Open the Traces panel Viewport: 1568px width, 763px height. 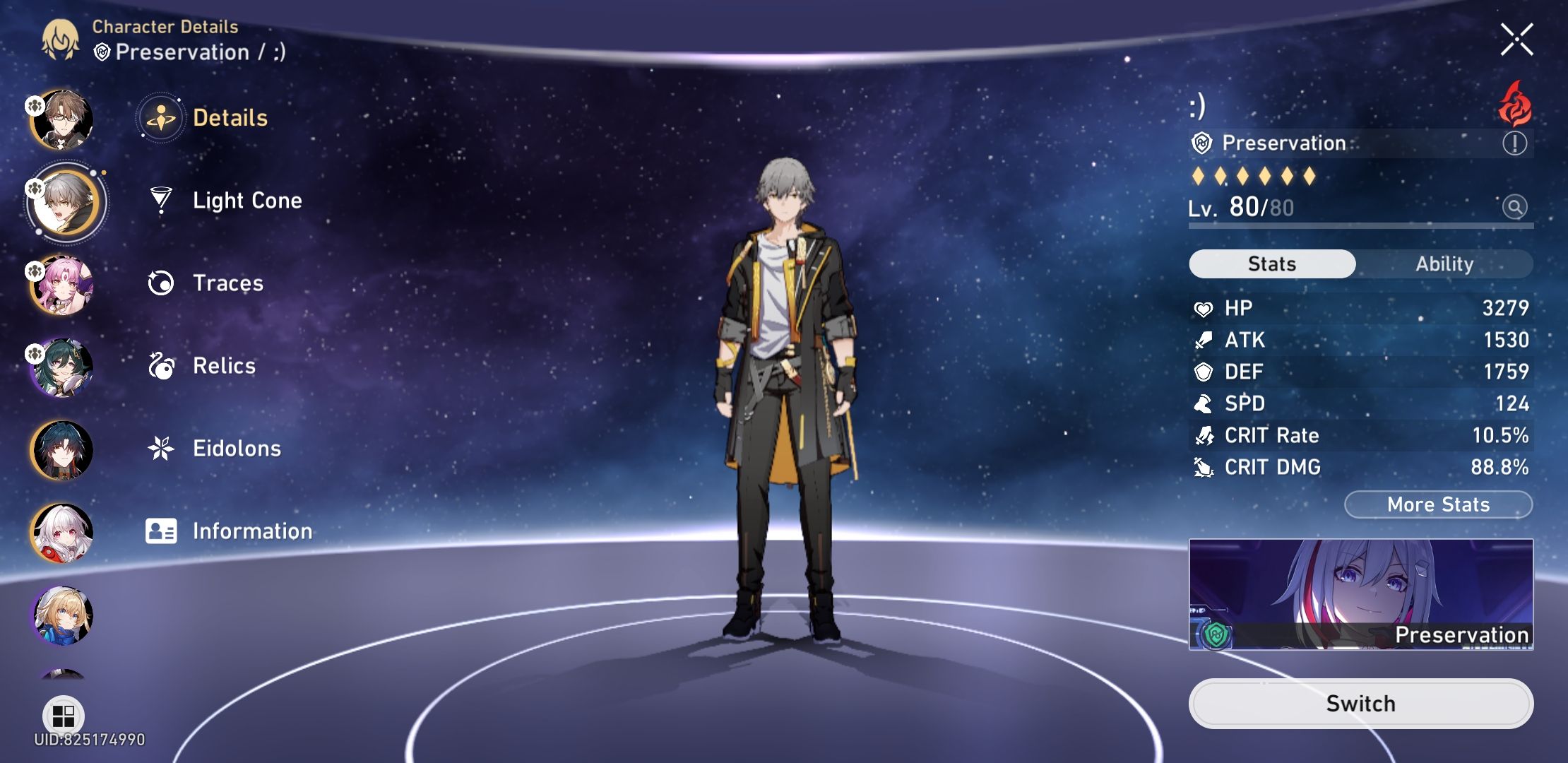click(225, 283)
